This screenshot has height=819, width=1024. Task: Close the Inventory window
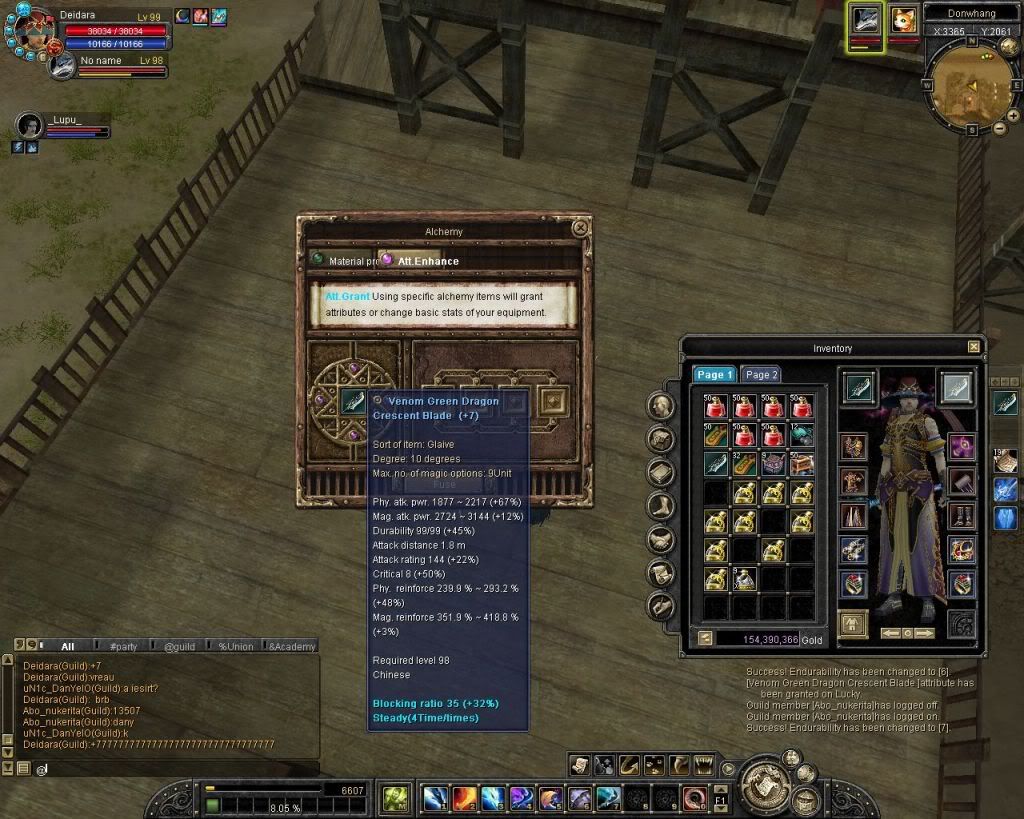tap(974, 347)
